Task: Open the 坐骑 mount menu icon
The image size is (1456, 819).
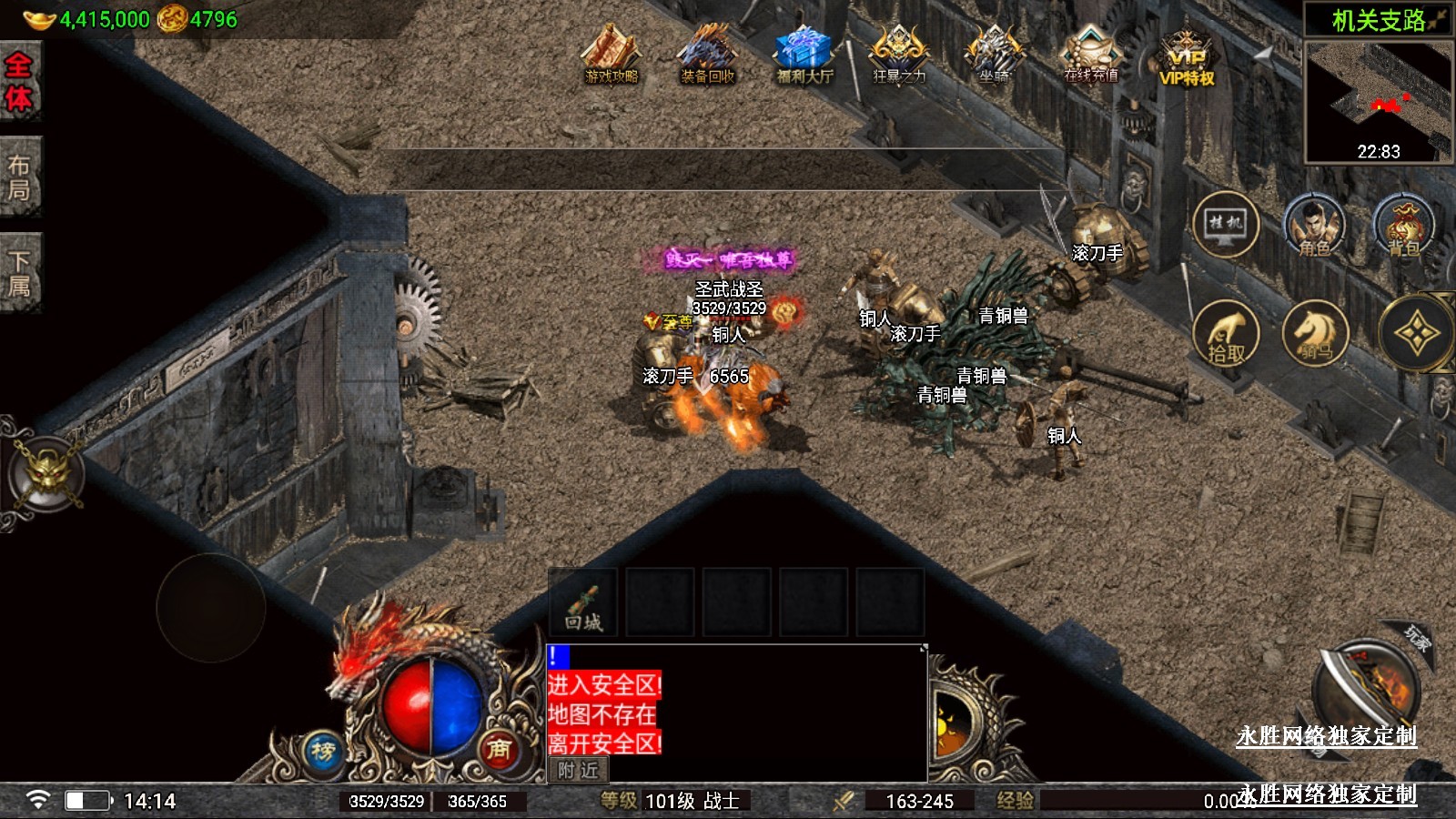Action: click(x=994, y=56)
